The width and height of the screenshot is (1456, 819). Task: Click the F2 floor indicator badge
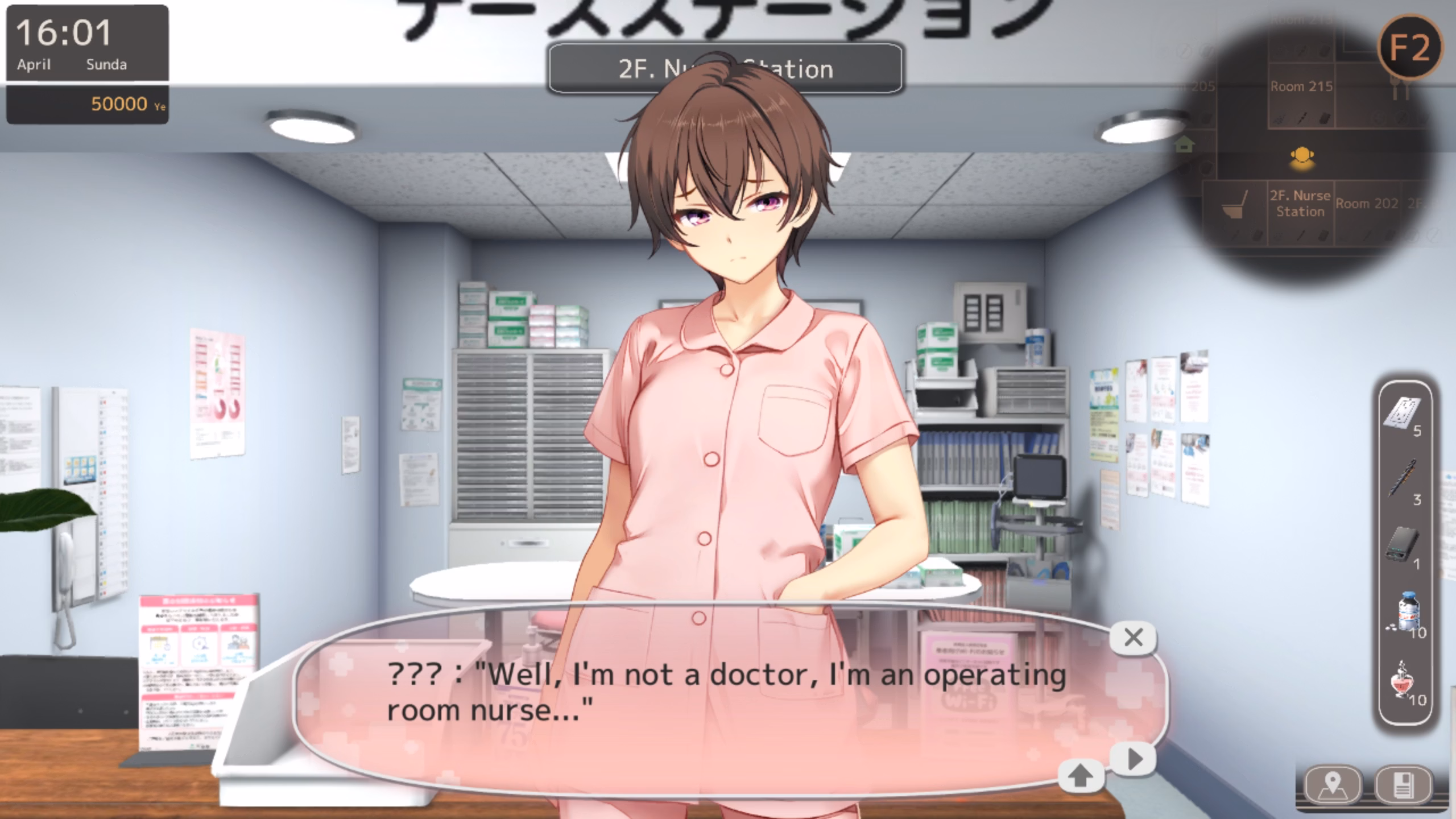click(1409, 48)
